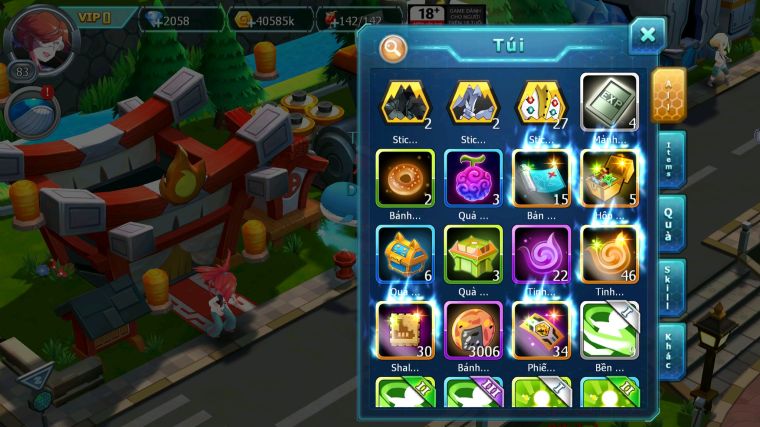Open the gem-filled treasure box item
This screenshot has width=760, height=427.
[x=609, y=178]
